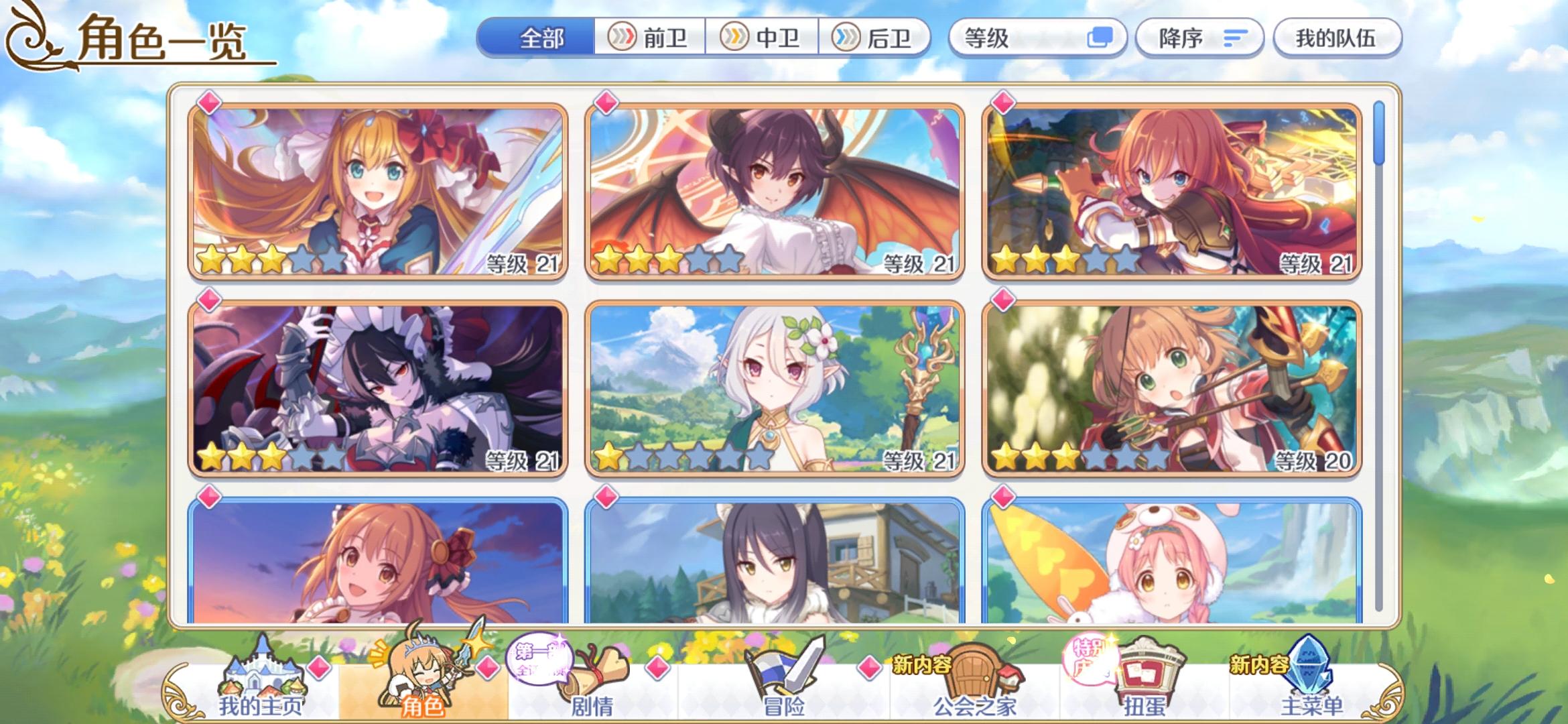Click the 前卫 vanguard arrow icon
The image size is (1568, 724).
pyautogui.click(x=622, y=38)
